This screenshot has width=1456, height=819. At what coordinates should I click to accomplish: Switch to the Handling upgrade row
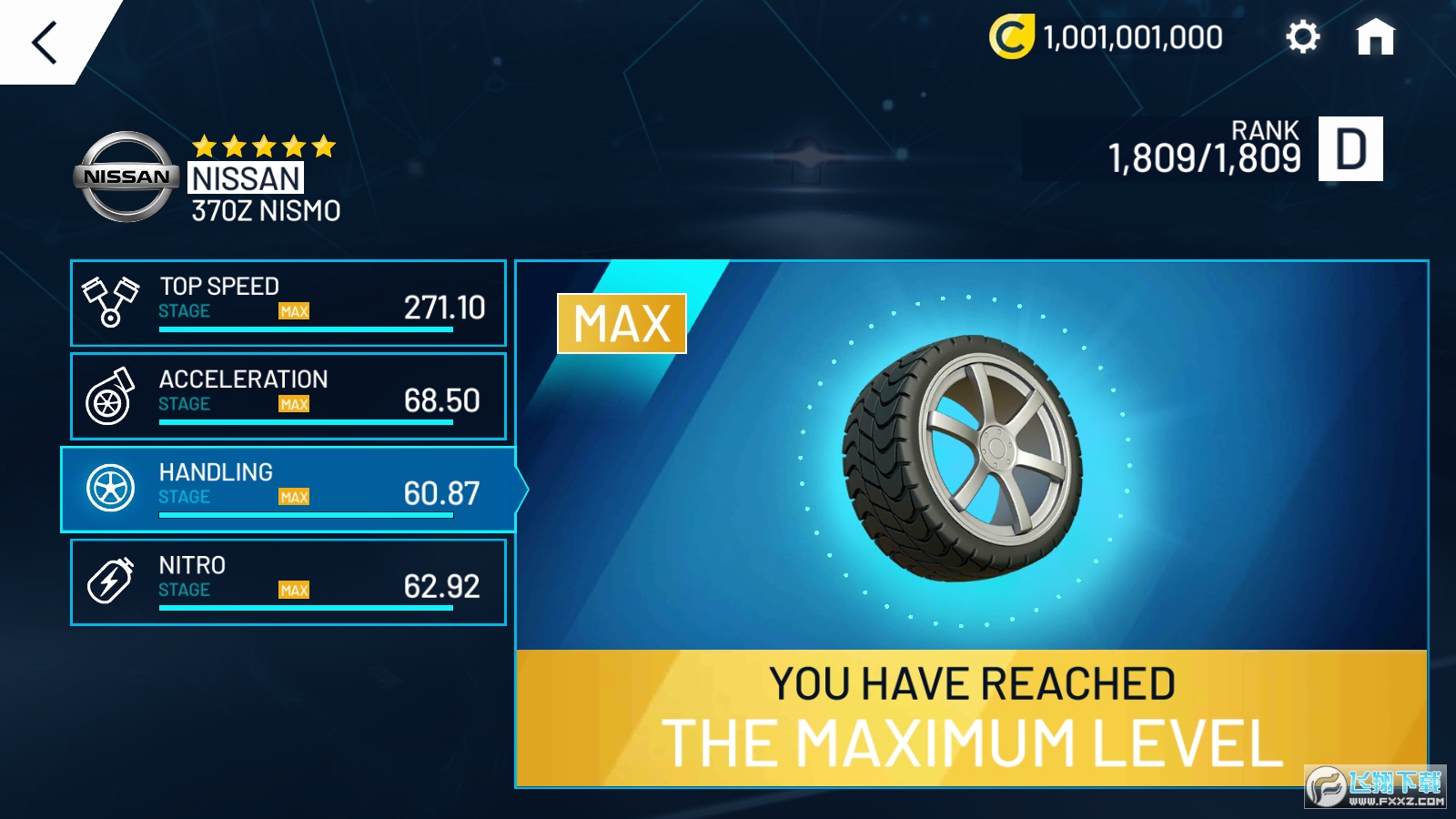coord(288,490)
